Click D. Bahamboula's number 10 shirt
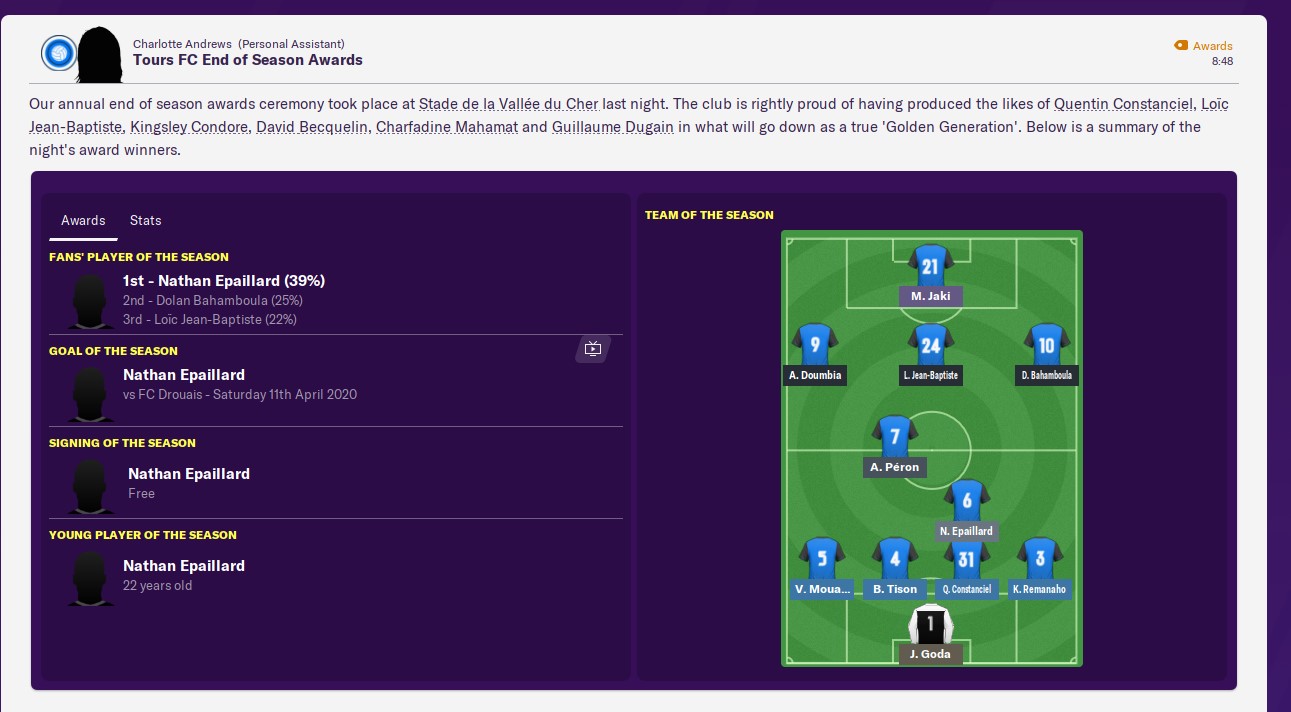The height and width of the screenshot is (712, 1291). pyautogui.click(x=1047, y=346)
